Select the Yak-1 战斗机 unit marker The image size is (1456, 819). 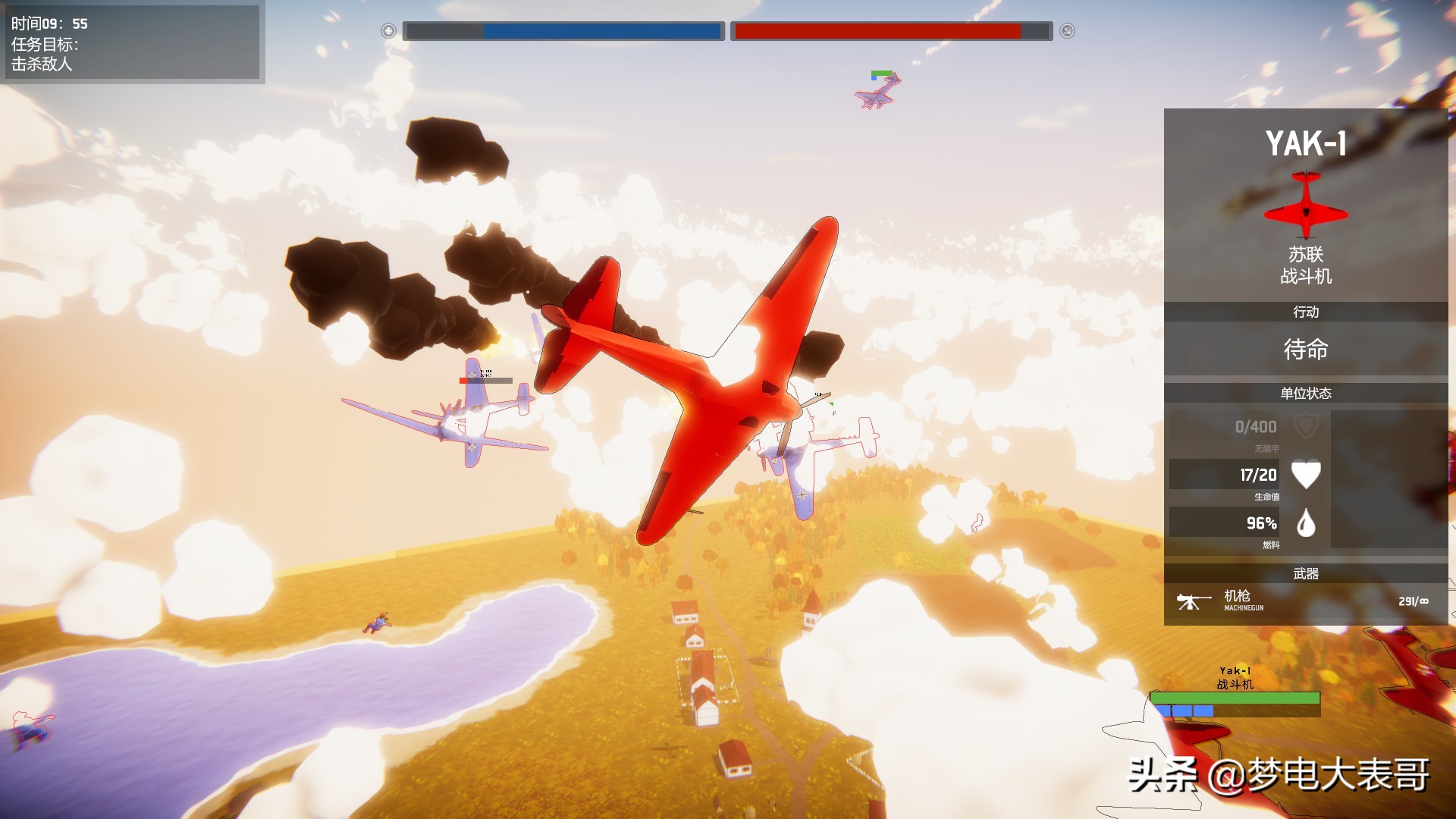pos(1235,692)
